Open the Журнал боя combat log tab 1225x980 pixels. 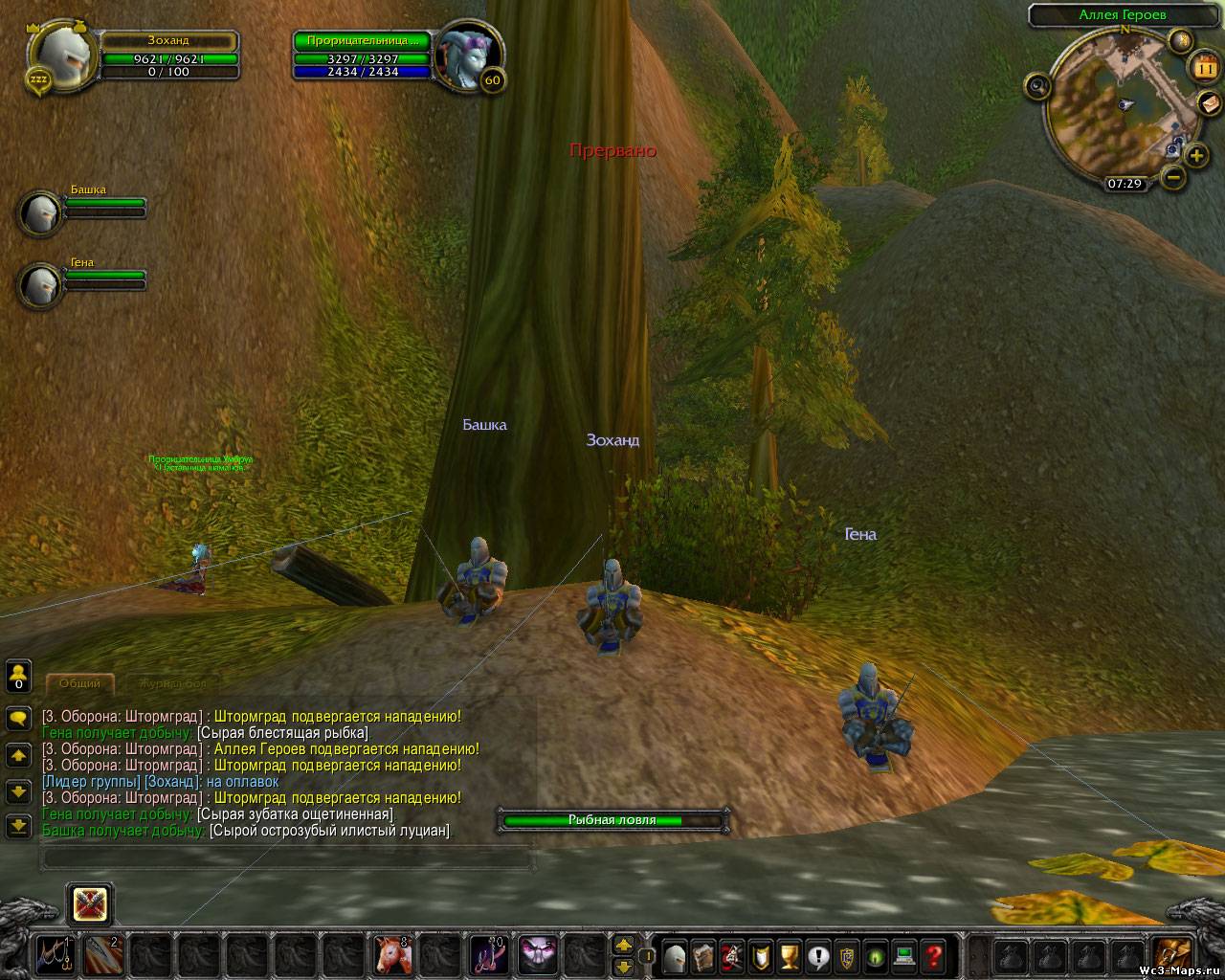point(172,683)
